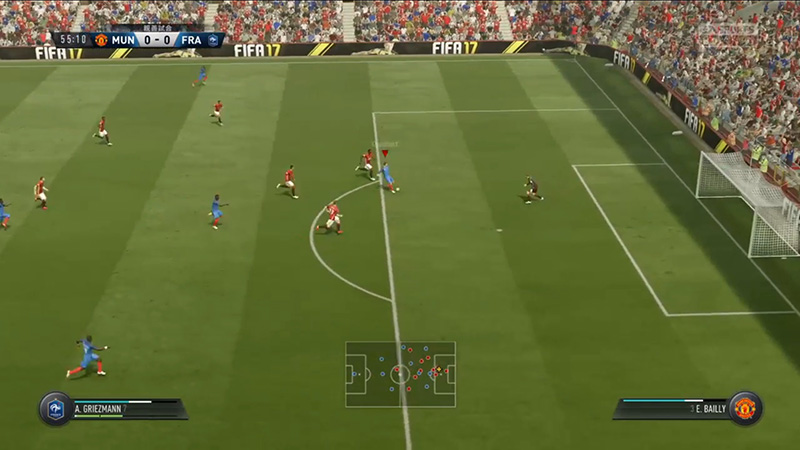The width and height of the screenshot is (800, 450).
Task: Click the France crest beside Griezmann's name
Action: pos(55,408)
